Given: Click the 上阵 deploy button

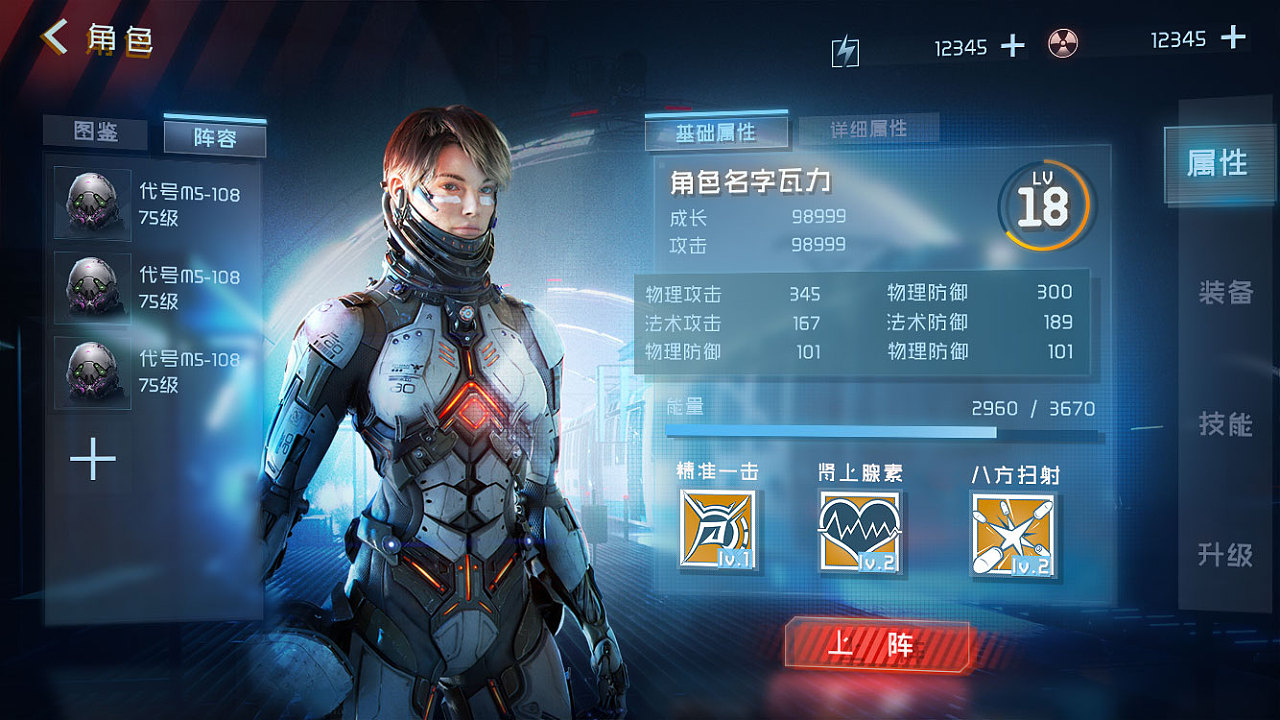Looking at the screenshot, I should tap(880, 645).
